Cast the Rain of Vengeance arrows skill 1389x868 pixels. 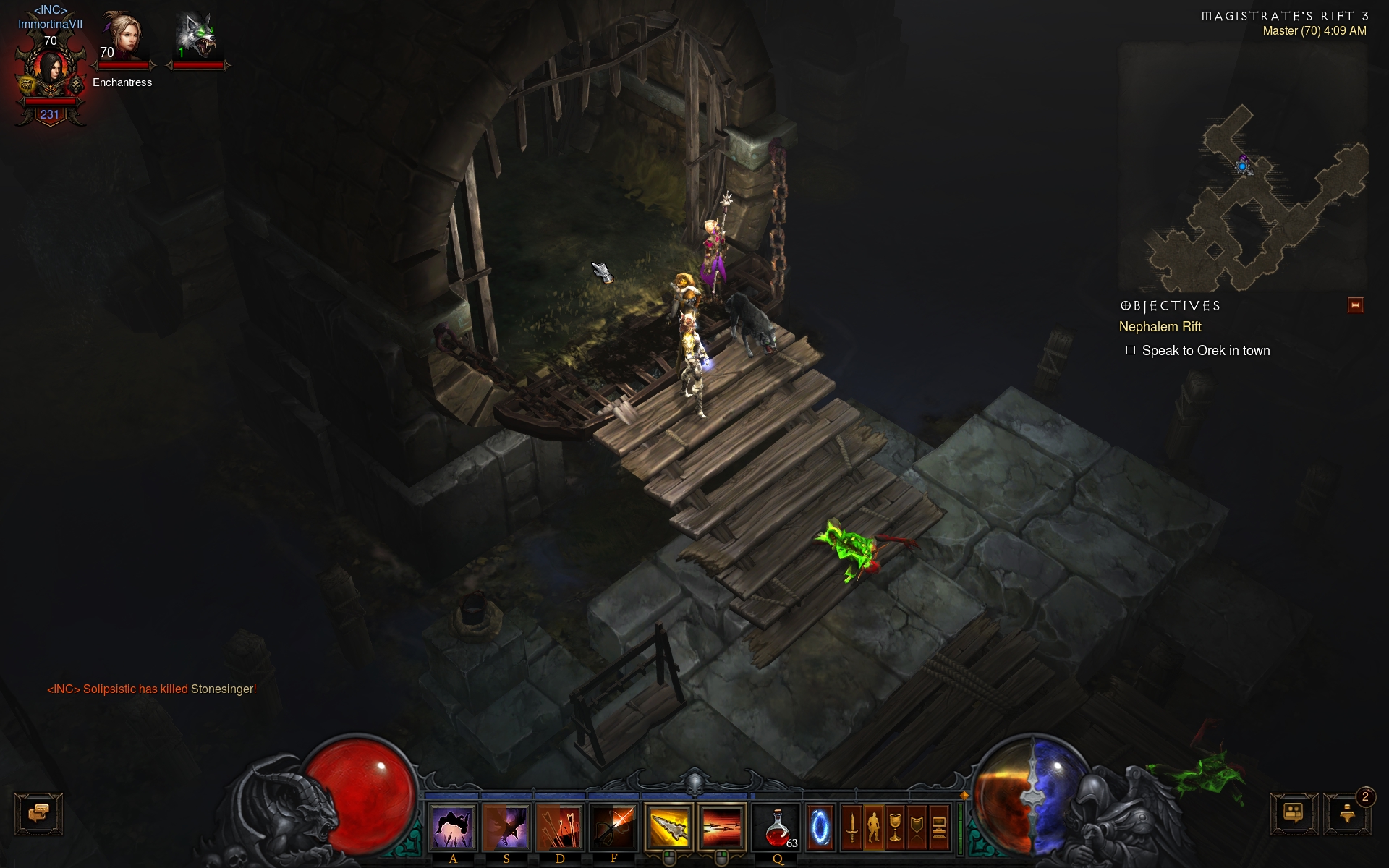coord(560,827)
